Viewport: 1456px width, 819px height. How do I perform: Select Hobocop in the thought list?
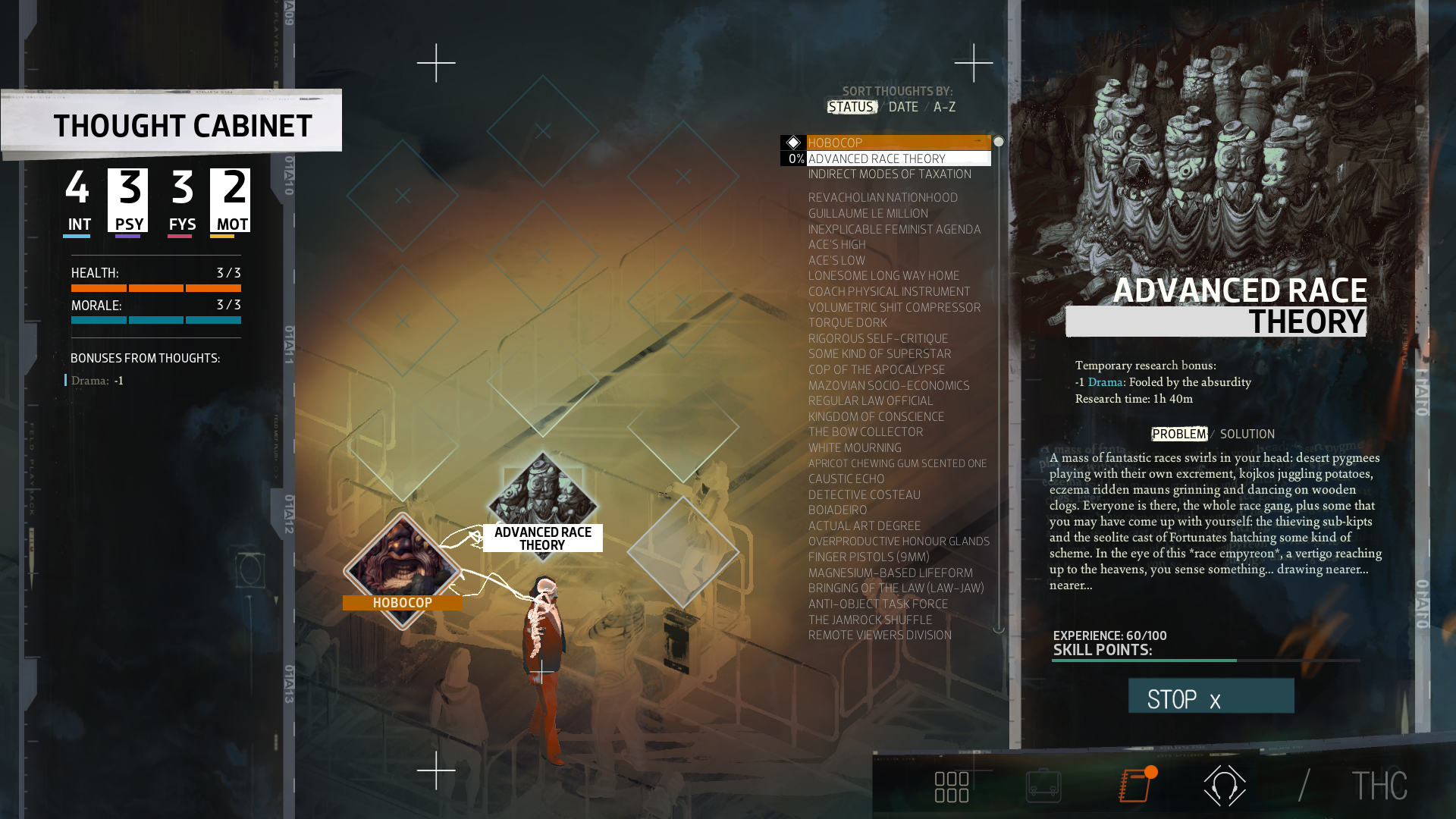tap(835, 143)
